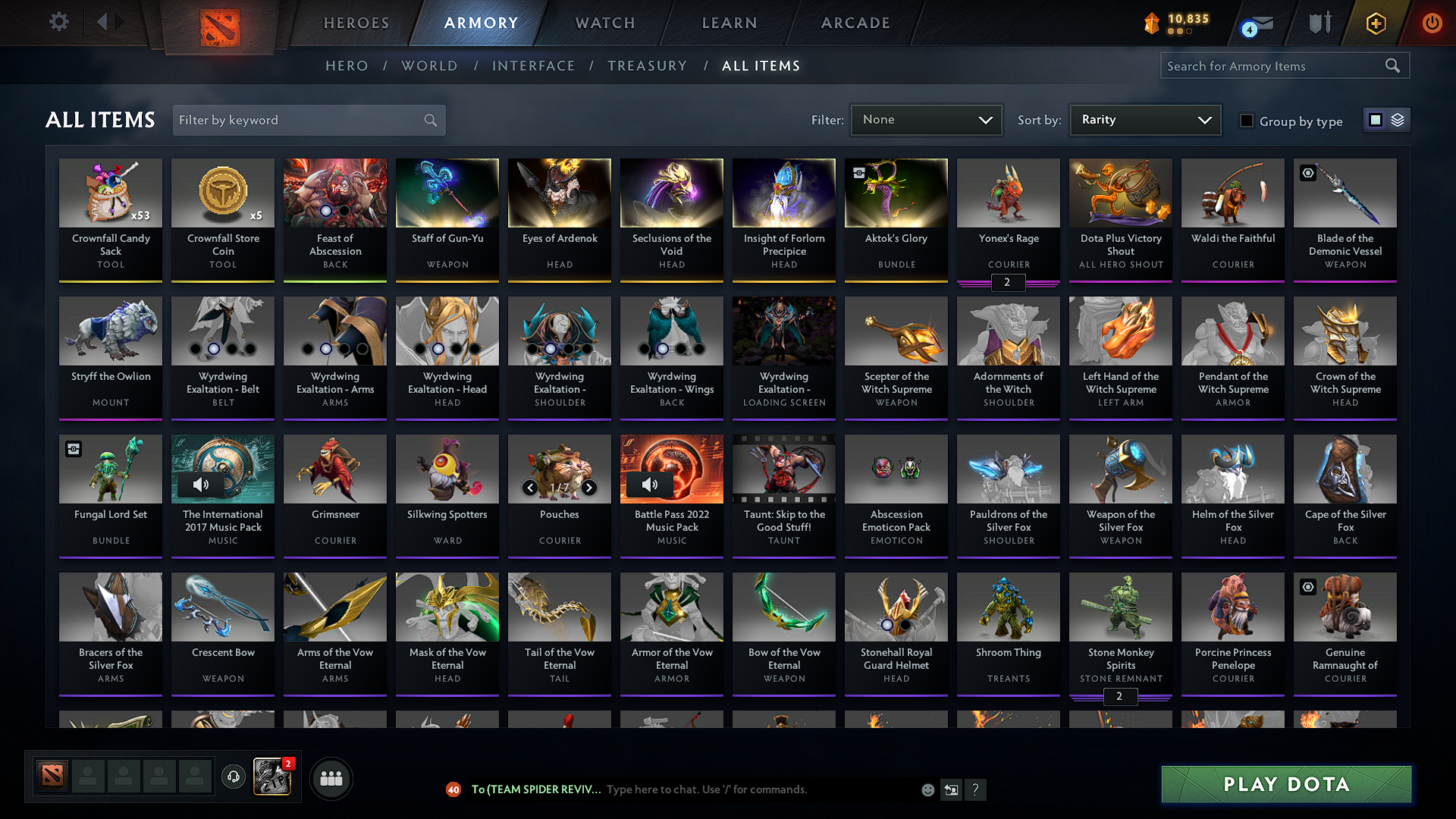Click the Dota Plus shield plus icon
Screen dimensions: 1456x819
point(1376,23)
